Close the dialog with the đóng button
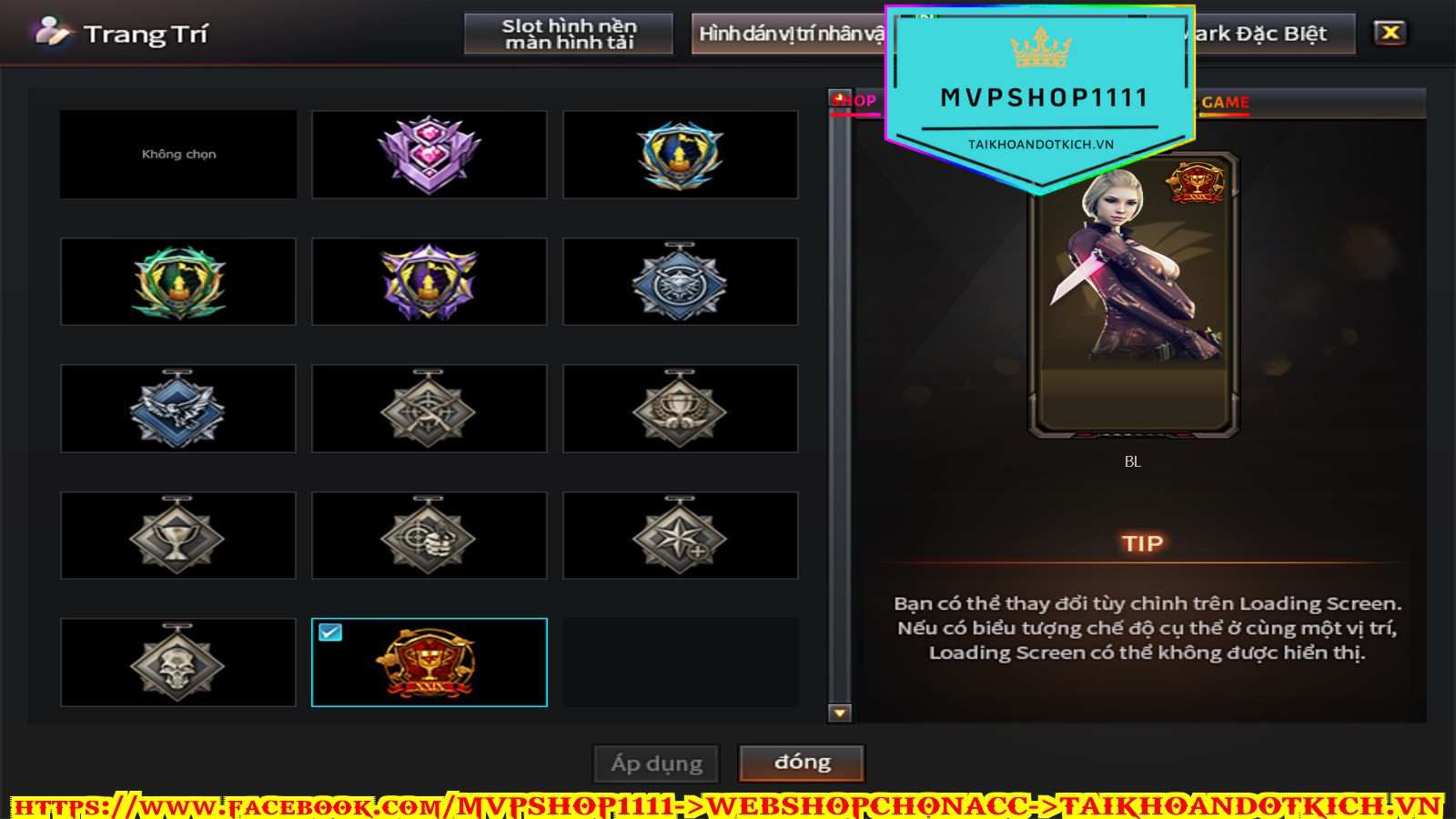Viewport: 1456px width, 819px height. pyautogui.click(x=802, y=763)
